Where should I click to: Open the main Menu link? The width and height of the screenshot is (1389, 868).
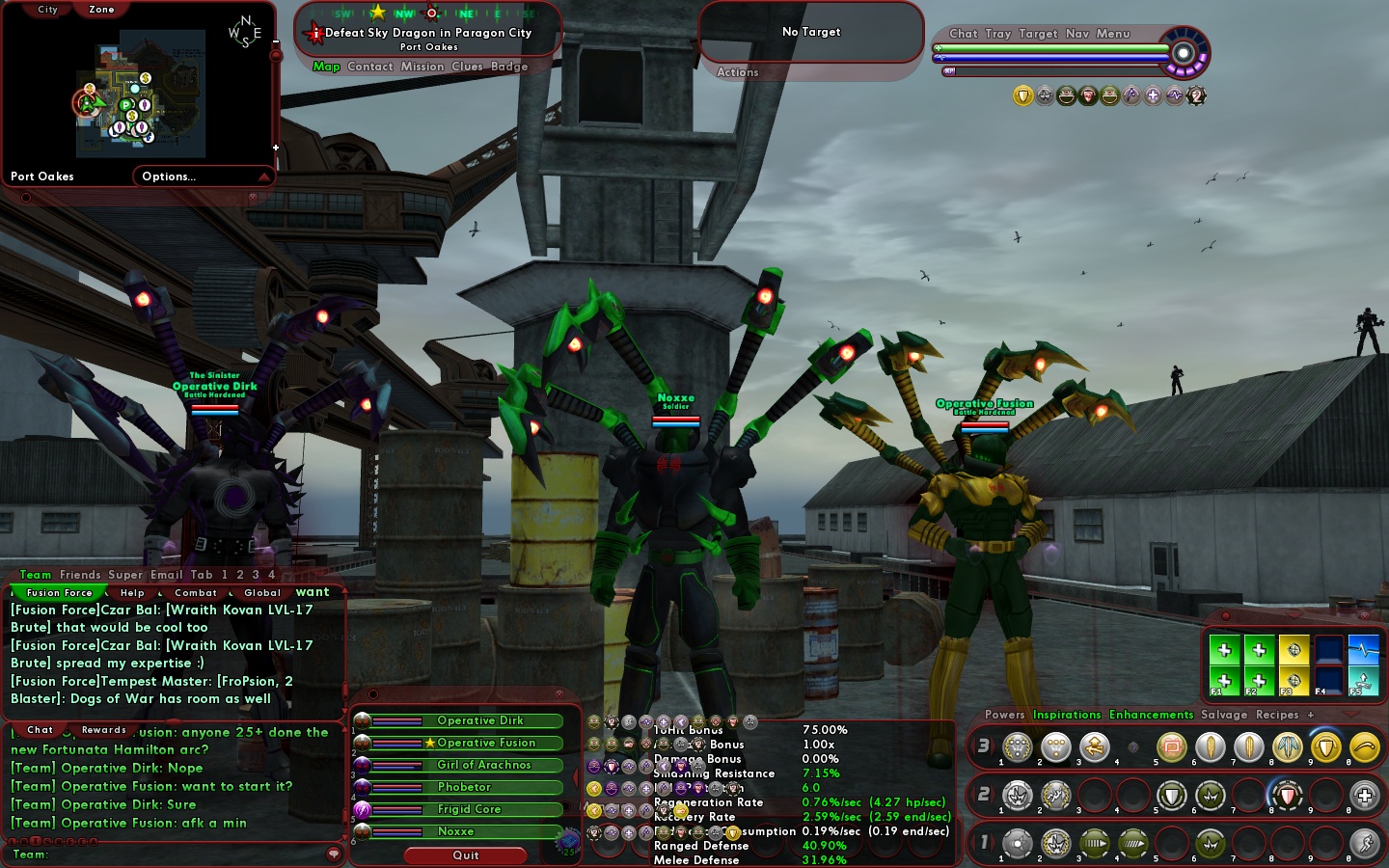(1112, 34)
